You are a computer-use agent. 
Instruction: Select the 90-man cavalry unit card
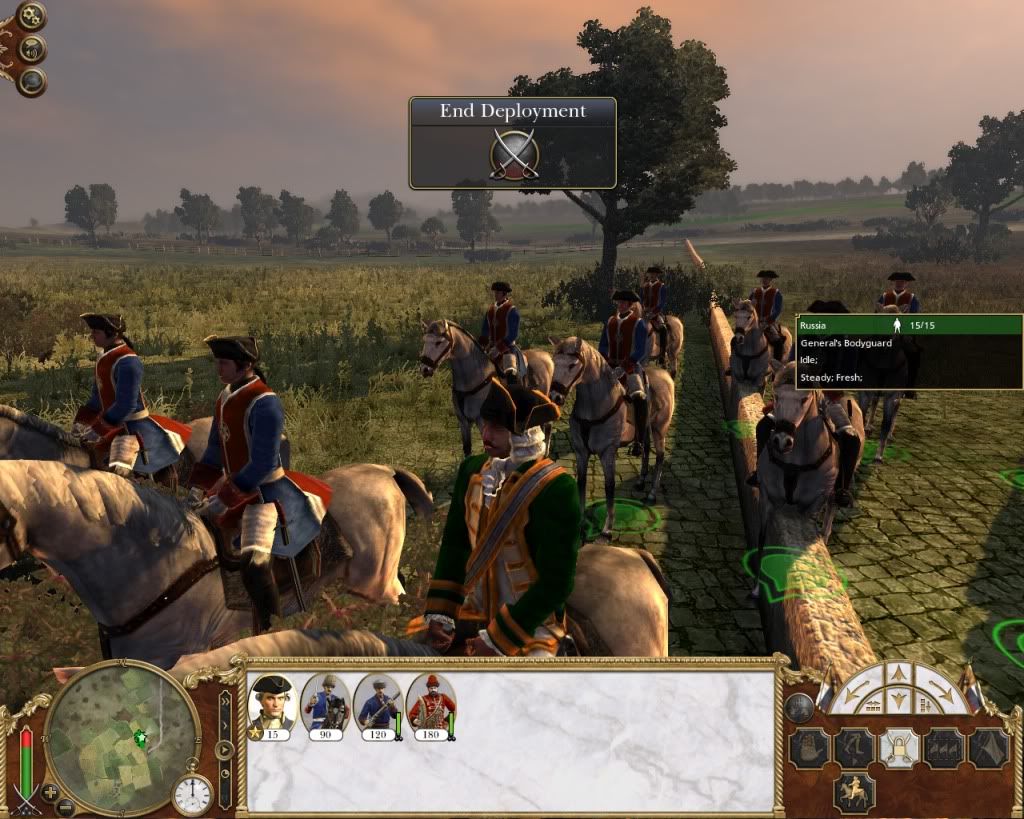324,705
